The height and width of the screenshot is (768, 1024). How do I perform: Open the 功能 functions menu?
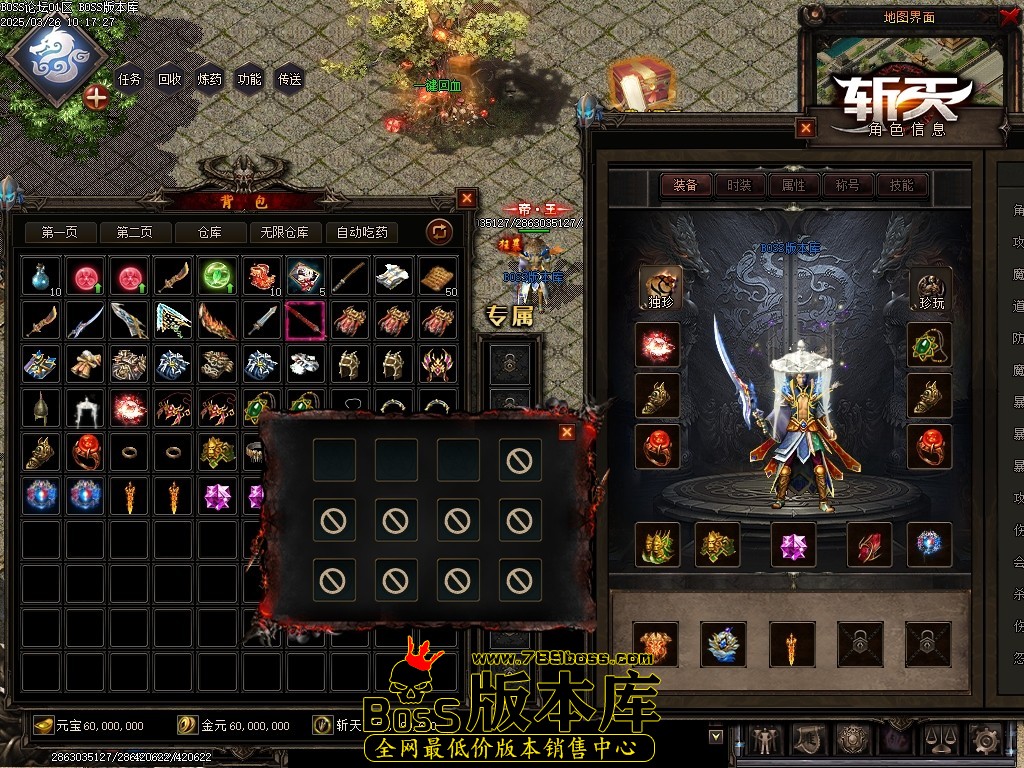(249, 79)
